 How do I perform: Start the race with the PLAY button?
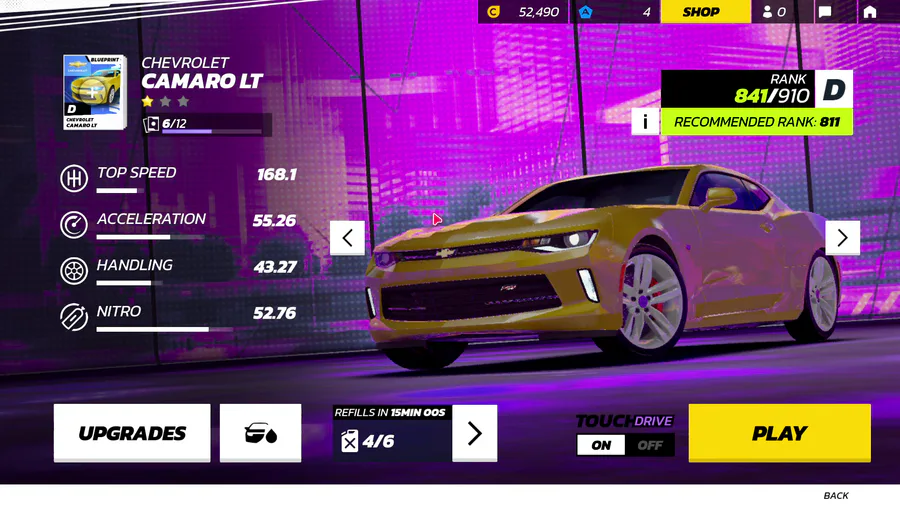[779, 433]
